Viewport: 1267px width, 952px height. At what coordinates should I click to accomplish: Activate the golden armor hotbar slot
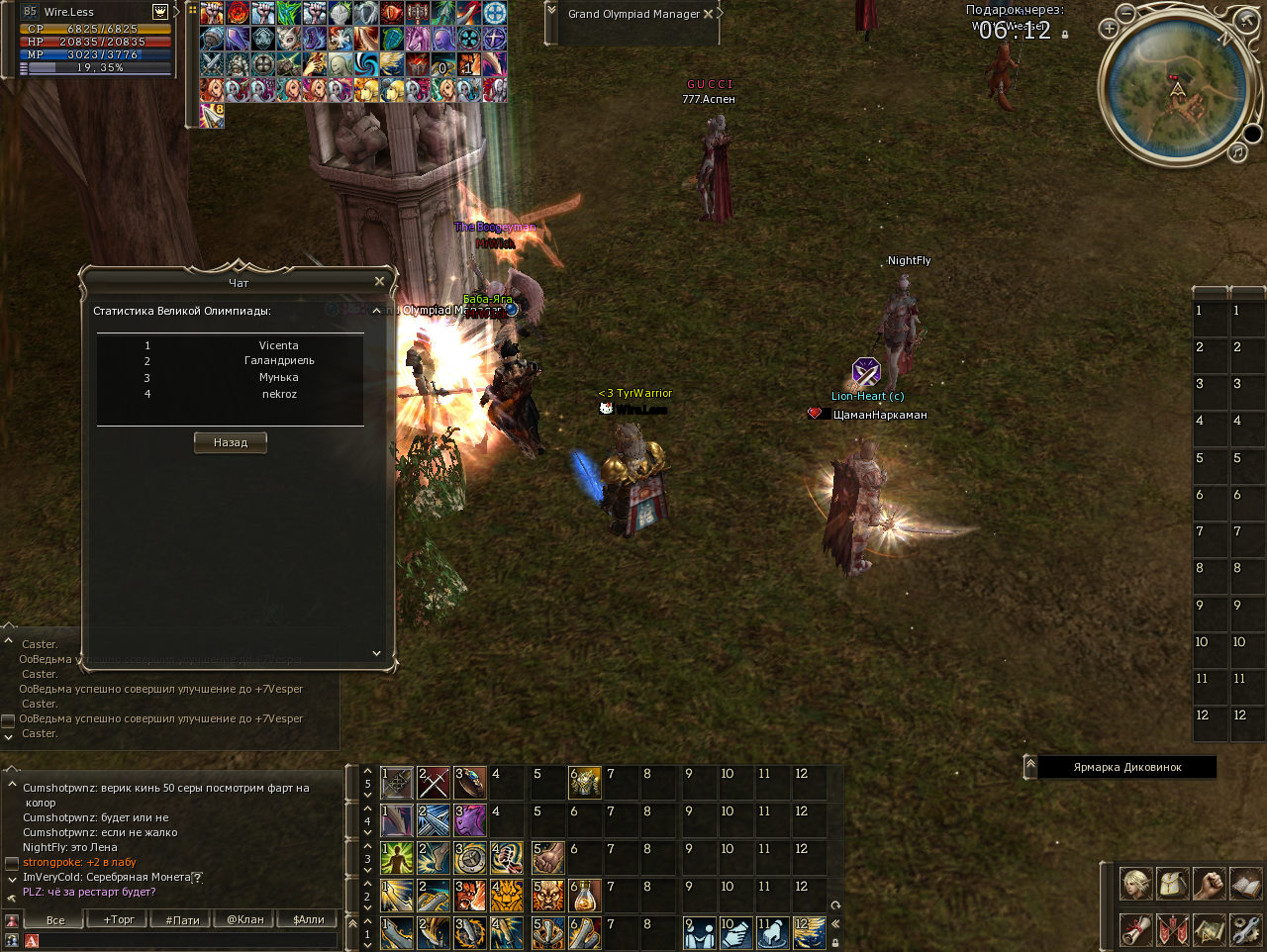[x=585, y=783]
